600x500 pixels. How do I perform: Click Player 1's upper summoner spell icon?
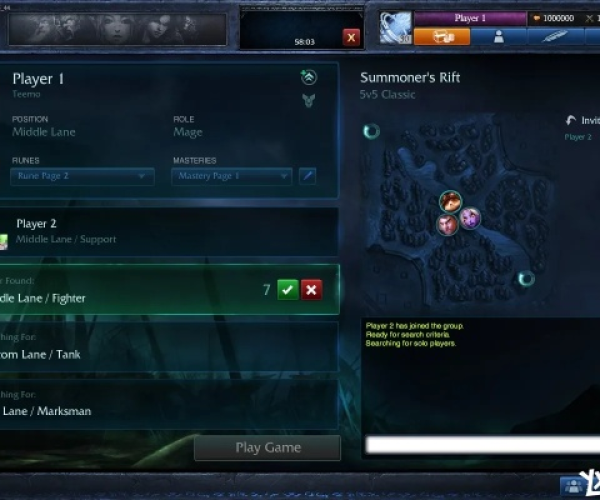pyautogui.click(x=308, y=77)
